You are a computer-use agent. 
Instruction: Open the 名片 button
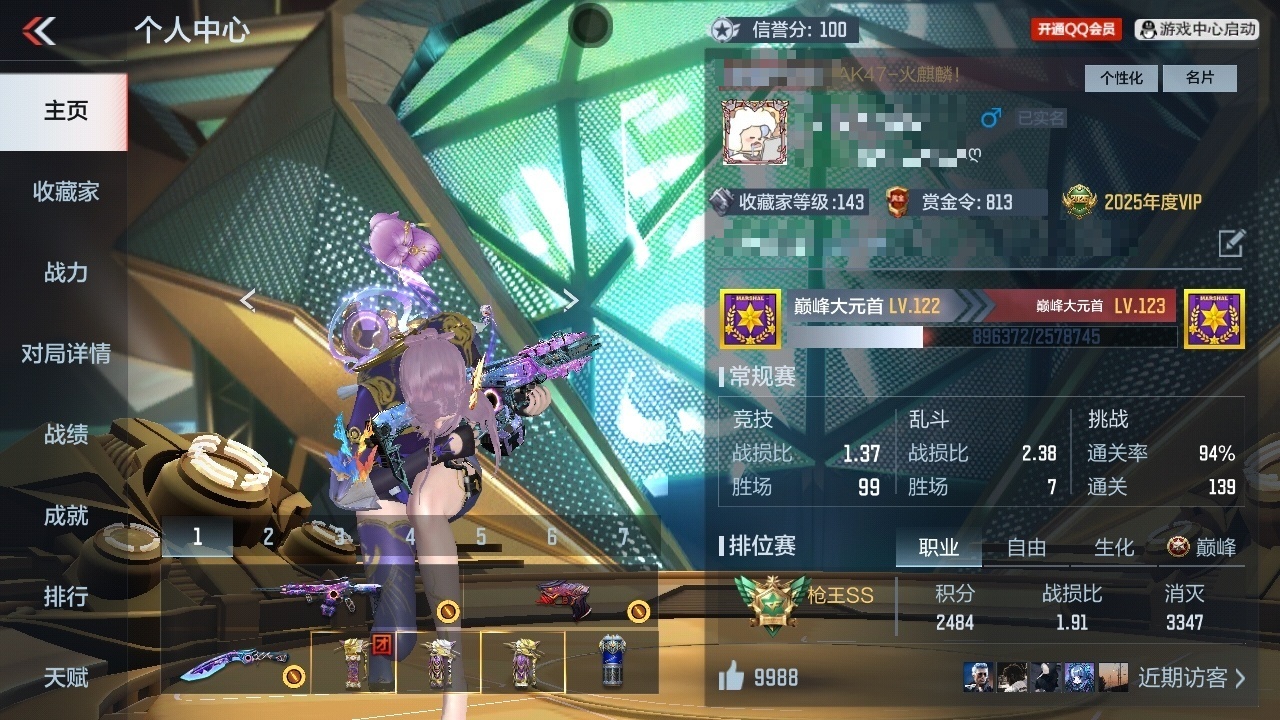tap(1200, 78)
